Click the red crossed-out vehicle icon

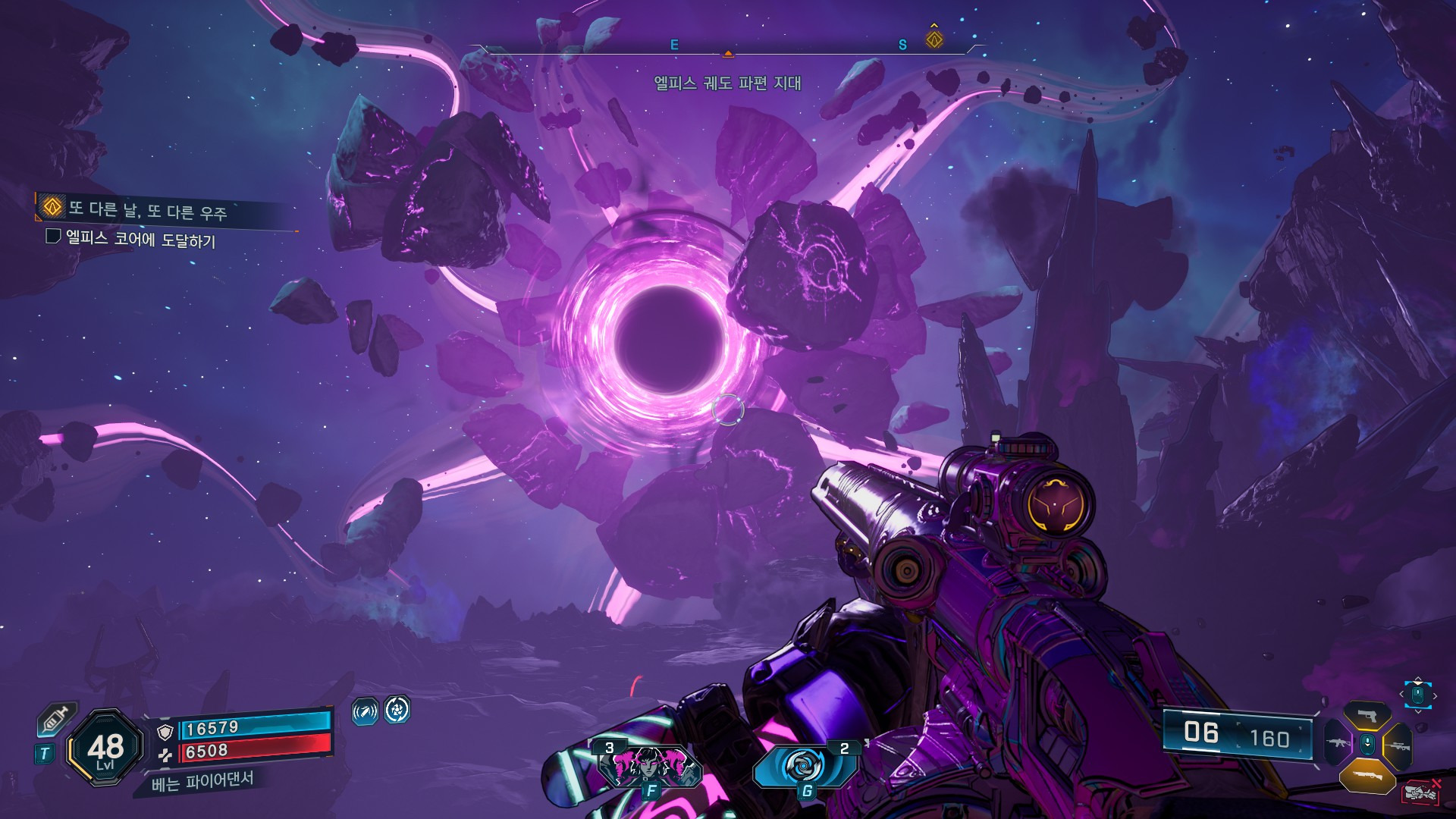(1422, 792)
